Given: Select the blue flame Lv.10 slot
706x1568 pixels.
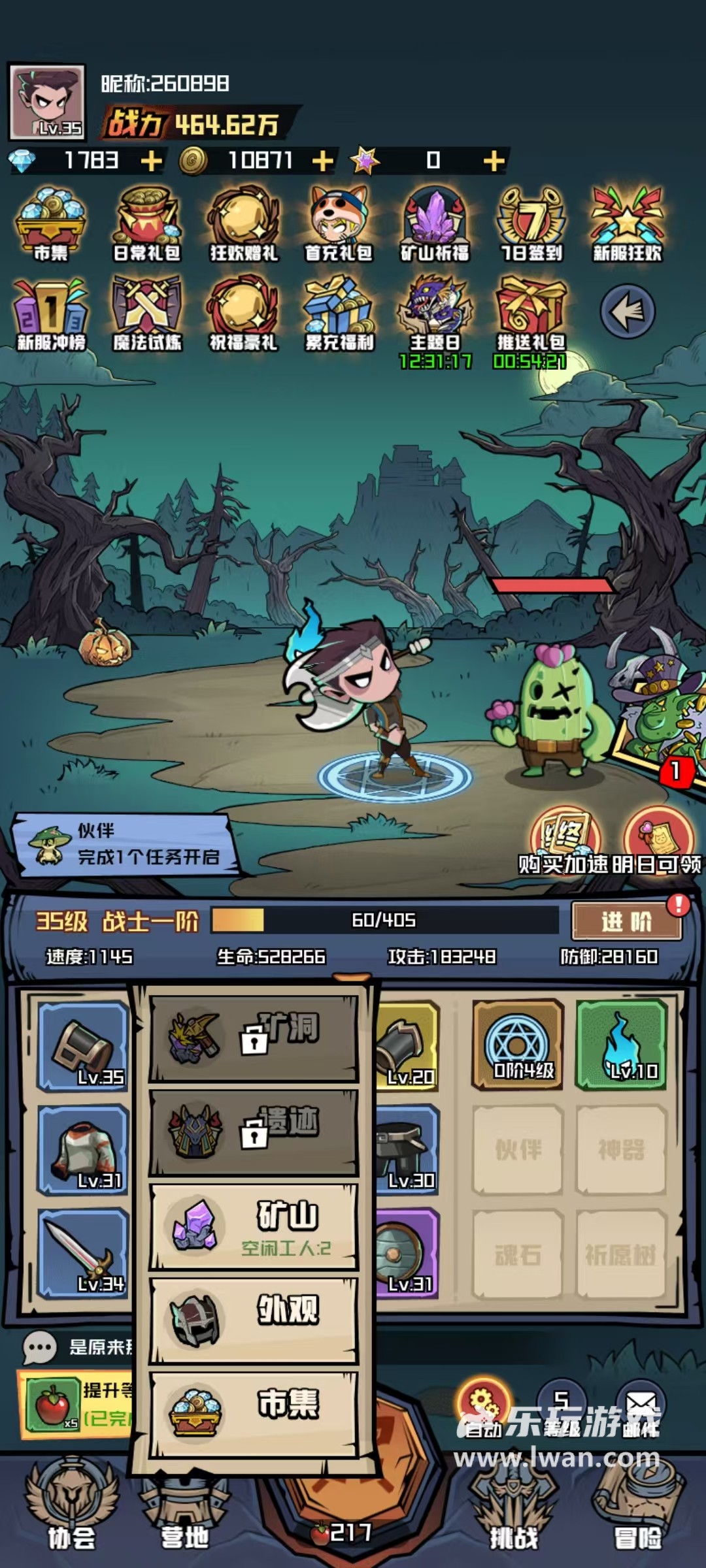Looking at the screenshot, I should [621, 1044].
